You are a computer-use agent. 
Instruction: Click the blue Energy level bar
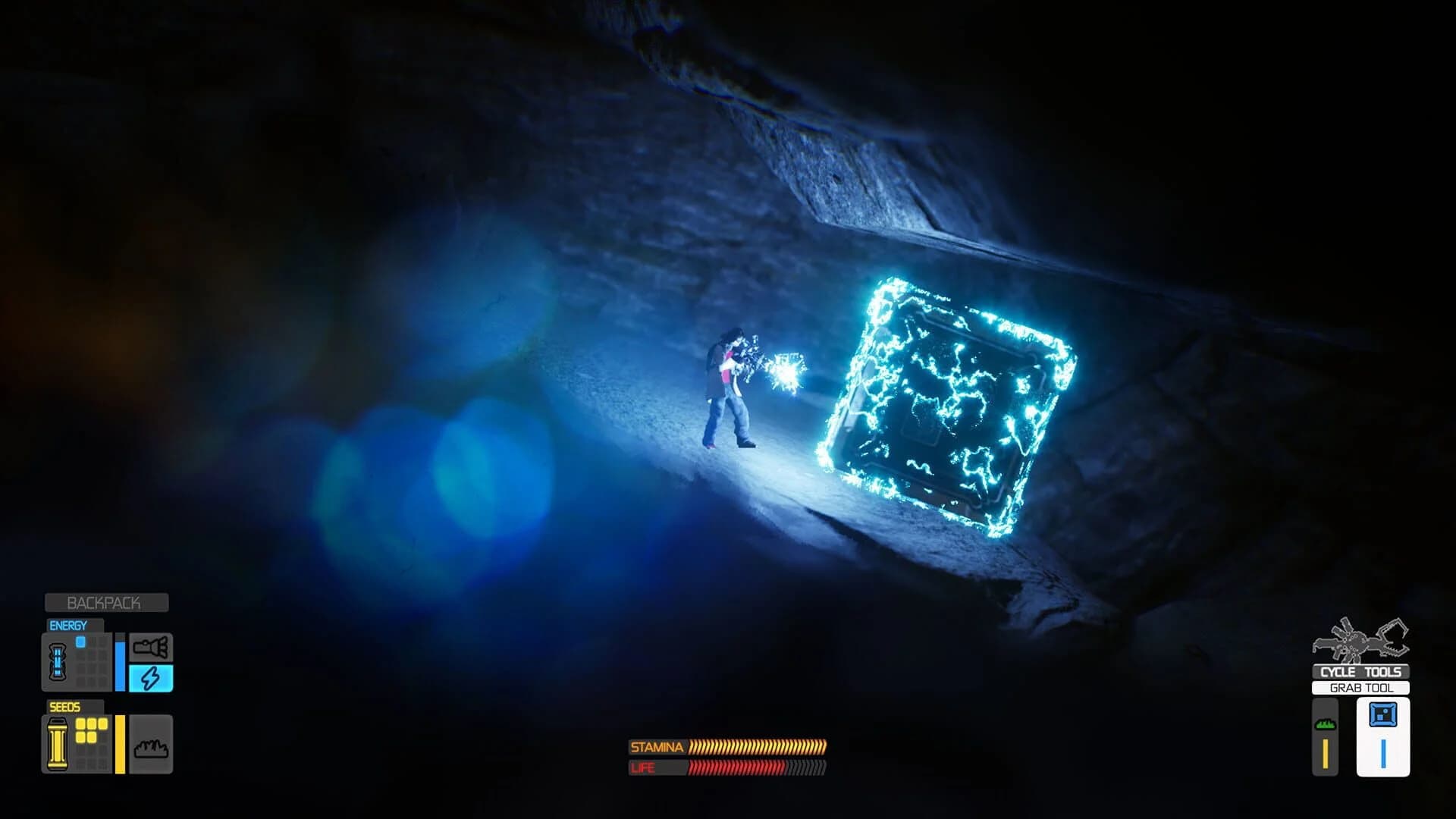[121, 665]
